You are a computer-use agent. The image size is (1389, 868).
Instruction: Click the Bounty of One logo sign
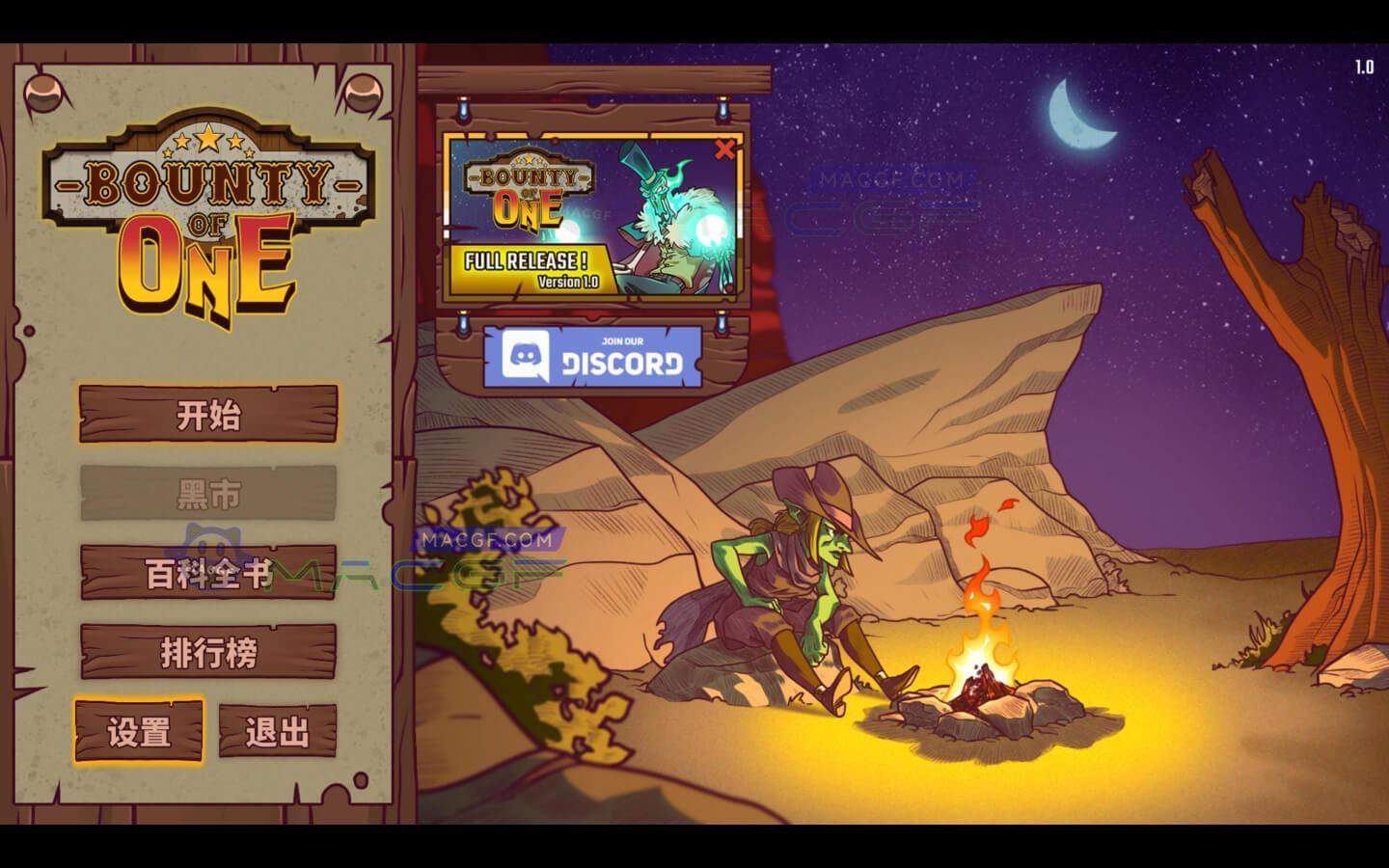coord(206,210)
